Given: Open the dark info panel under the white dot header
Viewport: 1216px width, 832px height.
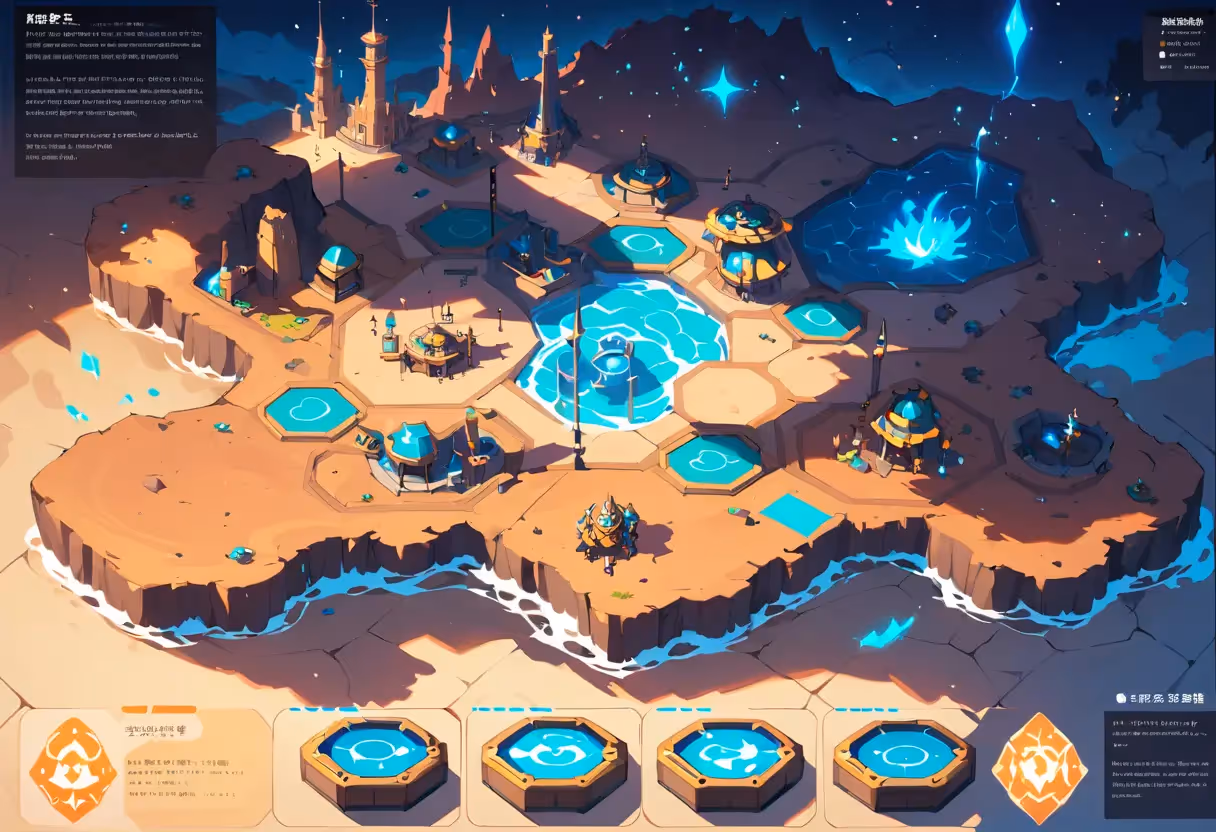Looking at the screenshot, I should pos(1158,764).
